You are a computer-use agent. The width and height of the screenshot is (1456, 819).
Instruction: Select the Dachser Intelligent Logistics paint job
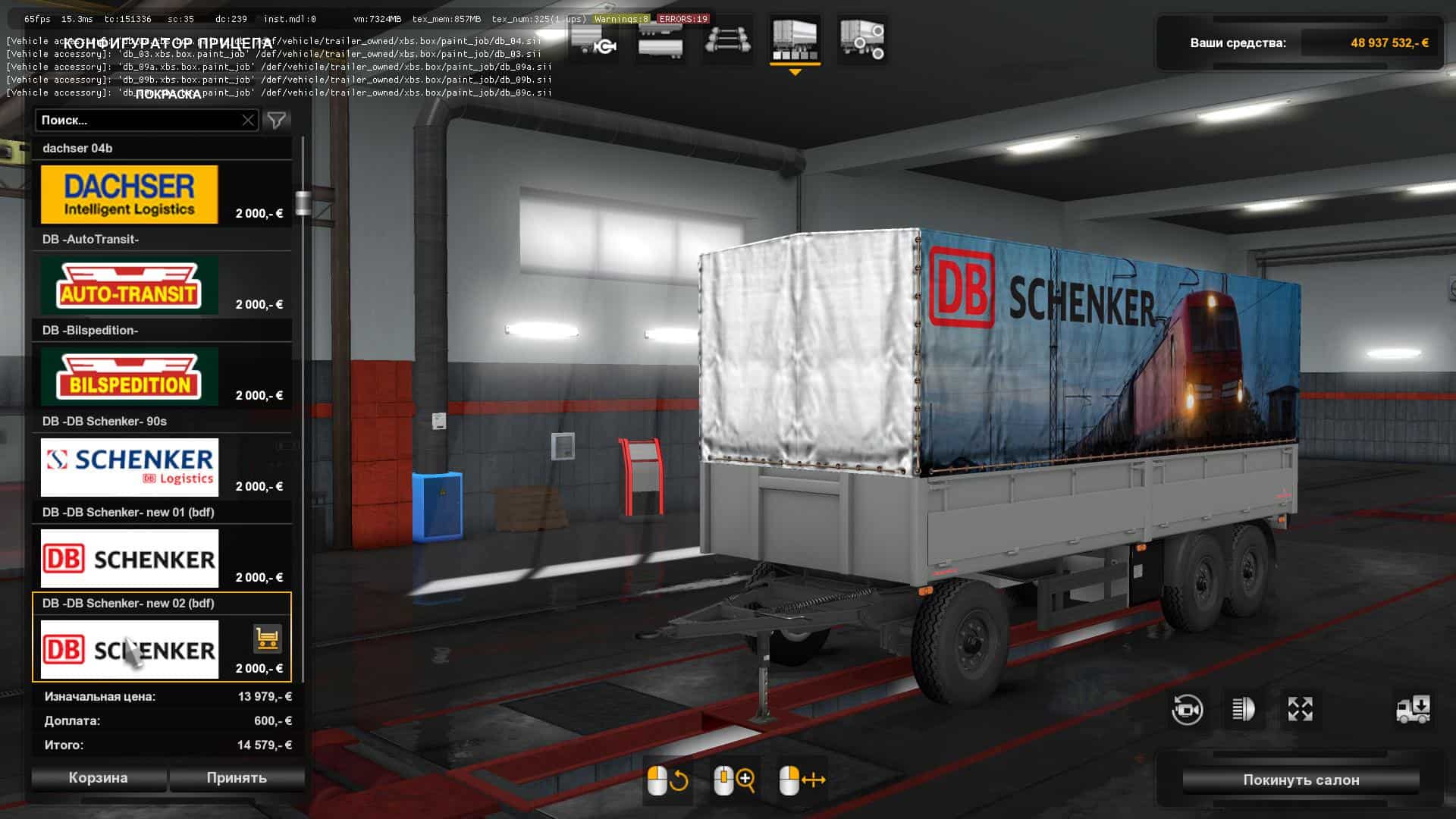pos(129,195)
